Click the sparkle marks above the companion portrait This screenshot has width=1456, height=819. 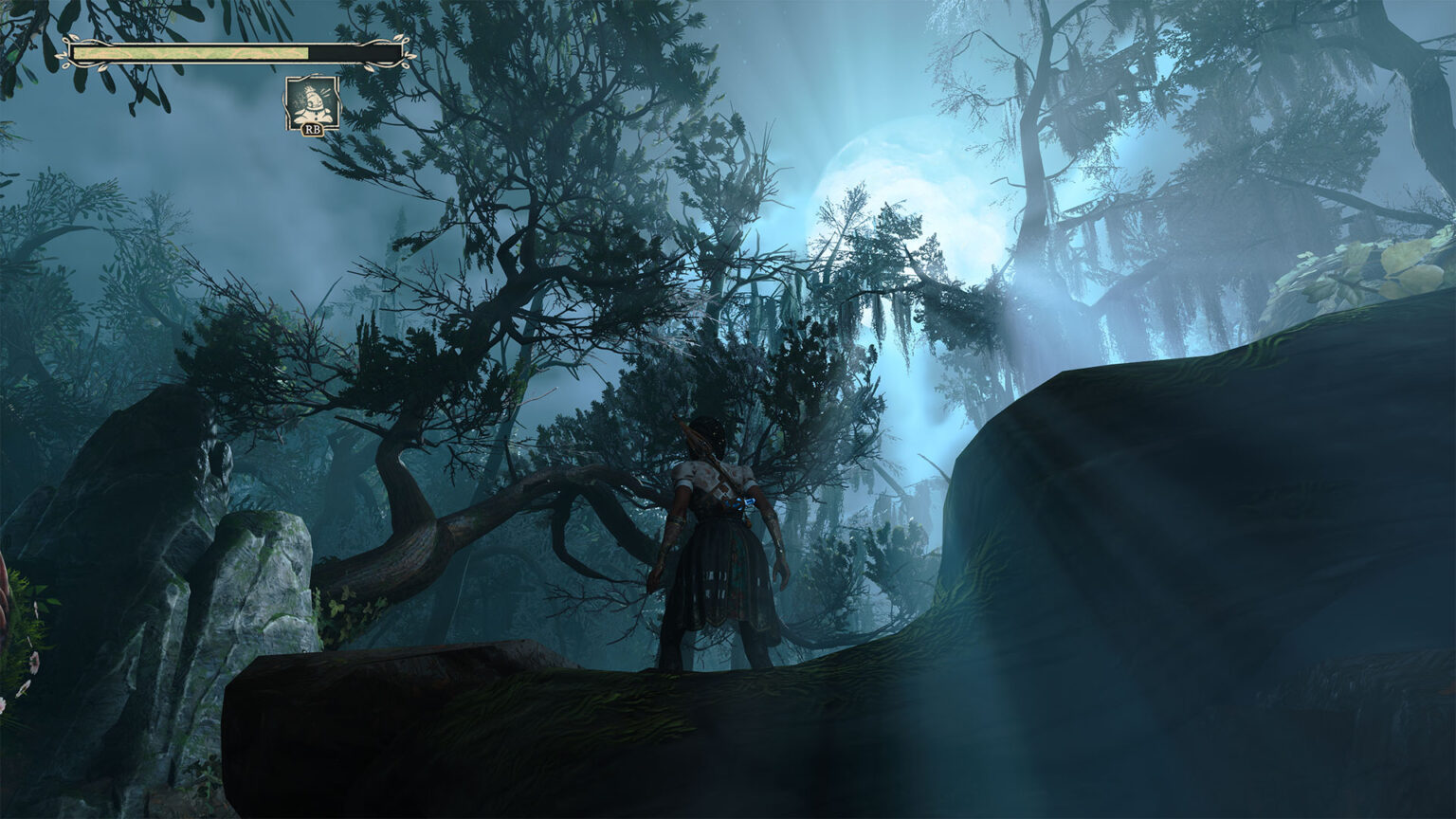(325, 92)
